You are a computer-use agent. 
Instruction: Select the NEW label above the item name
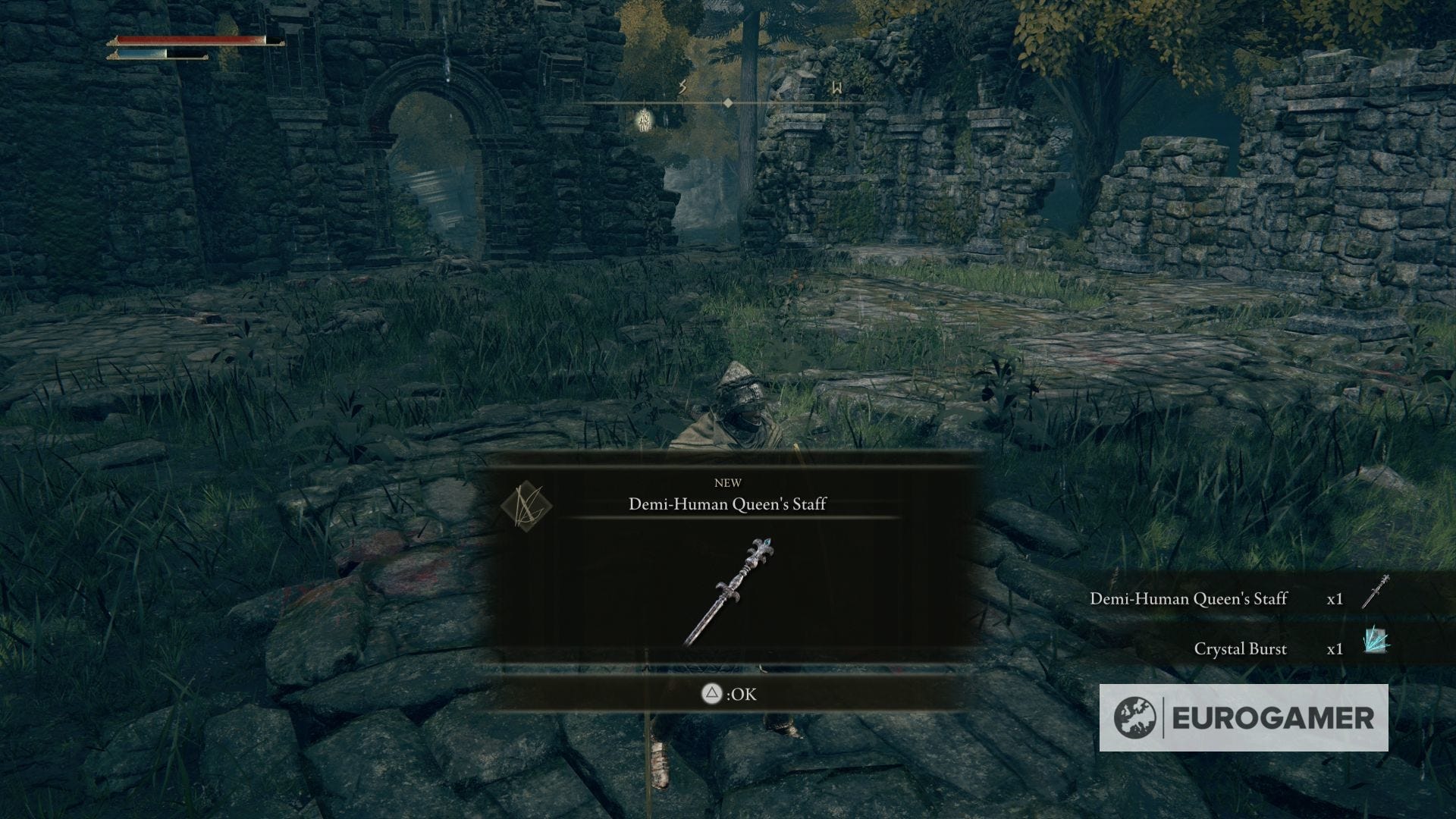coord(728,482)
